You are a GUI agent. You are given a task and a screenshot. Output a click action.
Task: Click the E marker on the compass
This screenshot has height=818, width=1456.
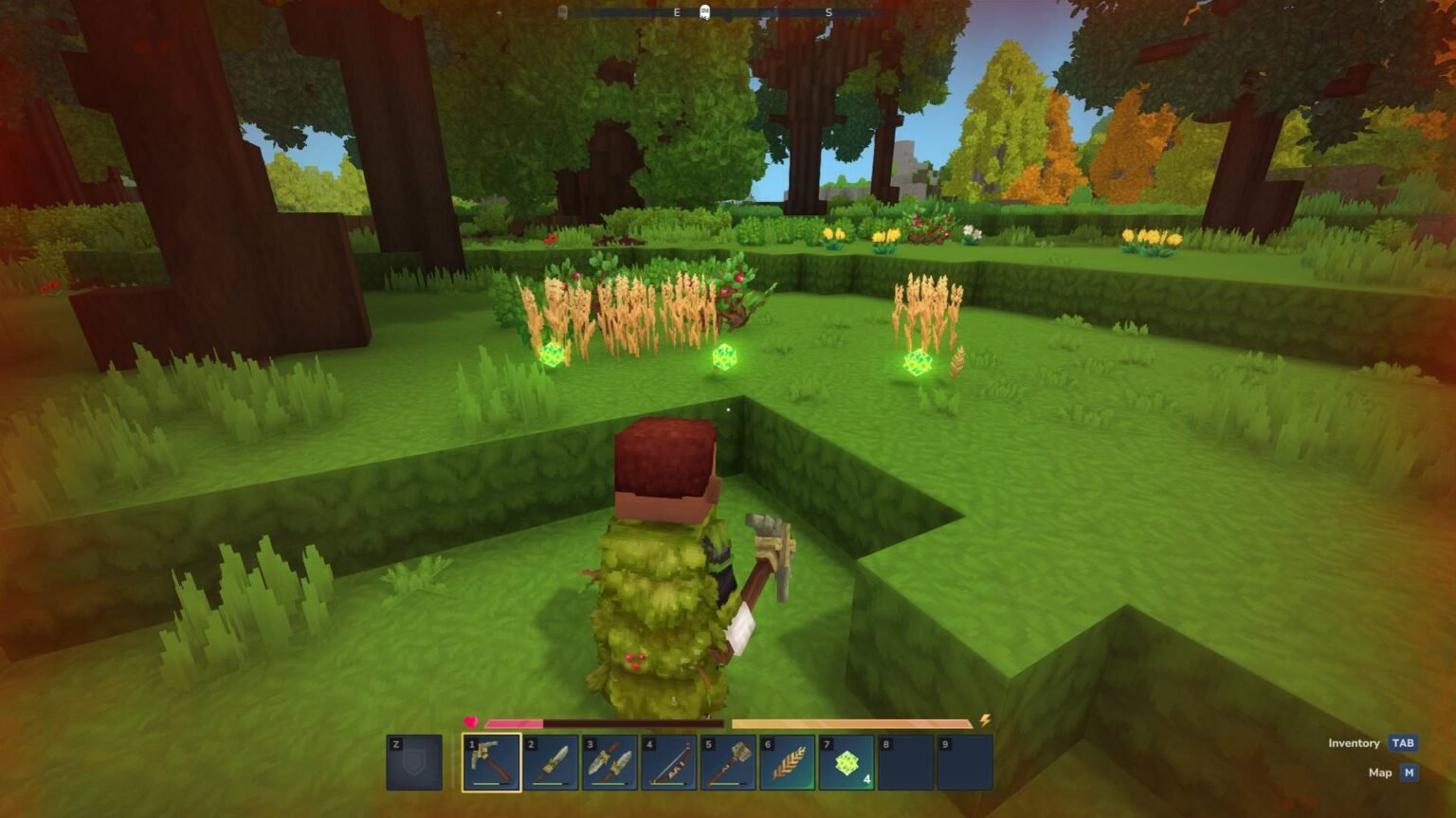click(x=676, y=13)
